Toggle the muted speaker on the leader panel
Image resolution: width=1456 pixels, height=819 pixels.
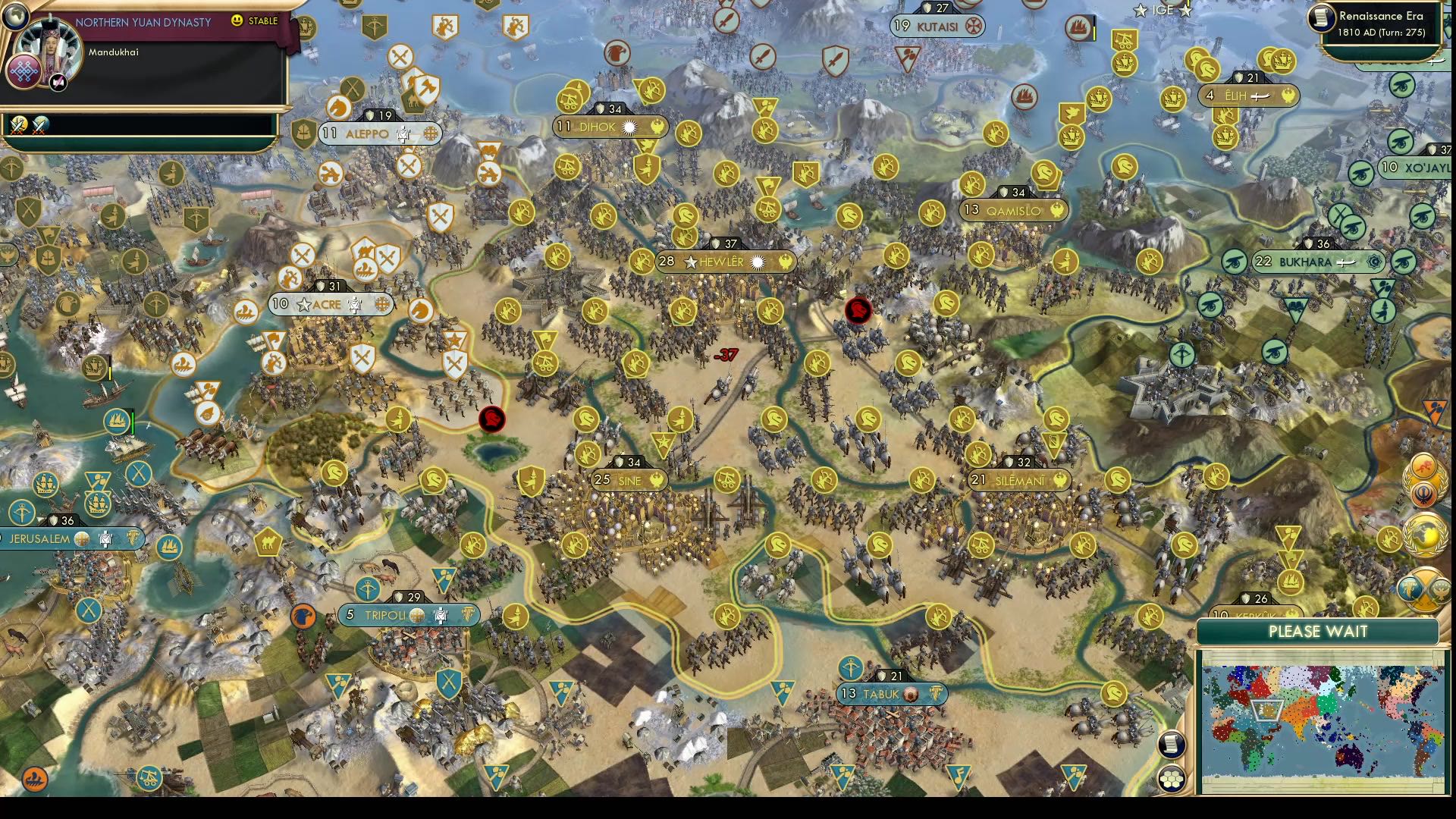coord(57,83)
